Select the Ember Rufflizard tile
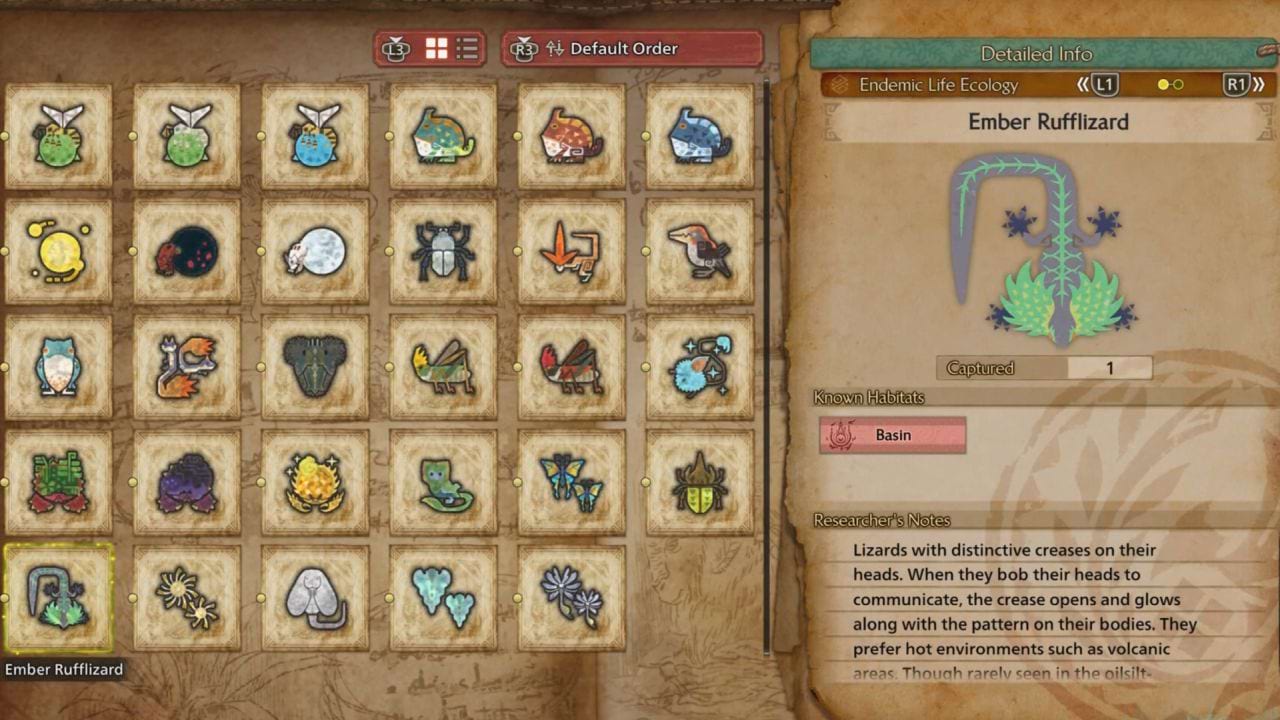The height and width of the screenshot is (720, 1280). [59, 598]
